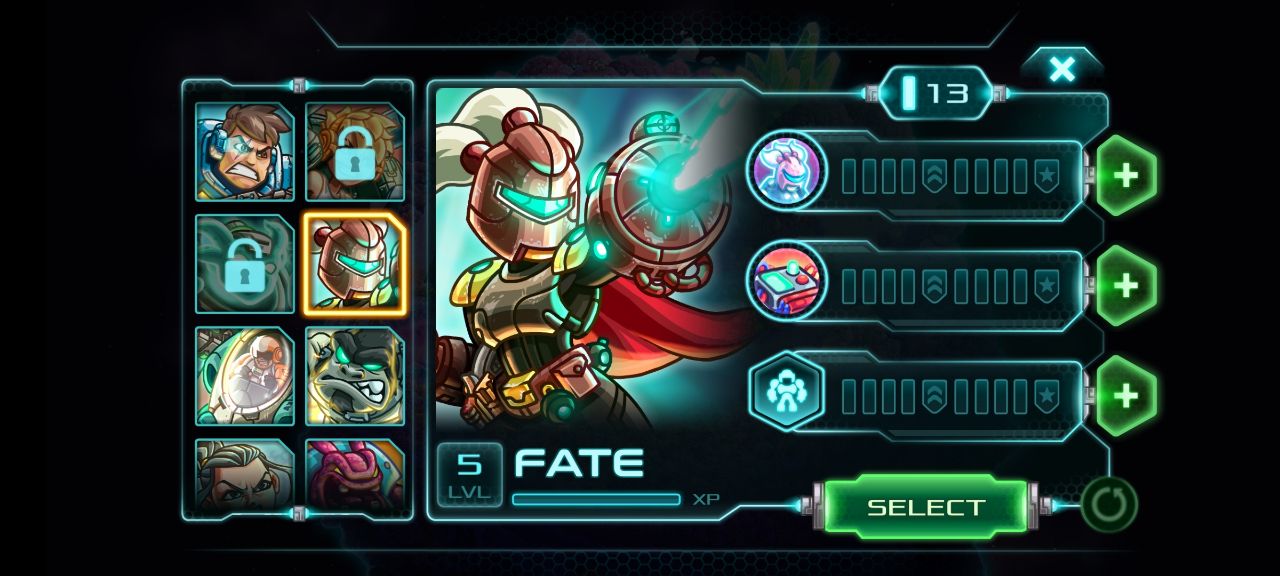Select the angry gorilla hero portrait
Image resolution: width=1280 pixels, height=576 pixels.
[354, 376]
